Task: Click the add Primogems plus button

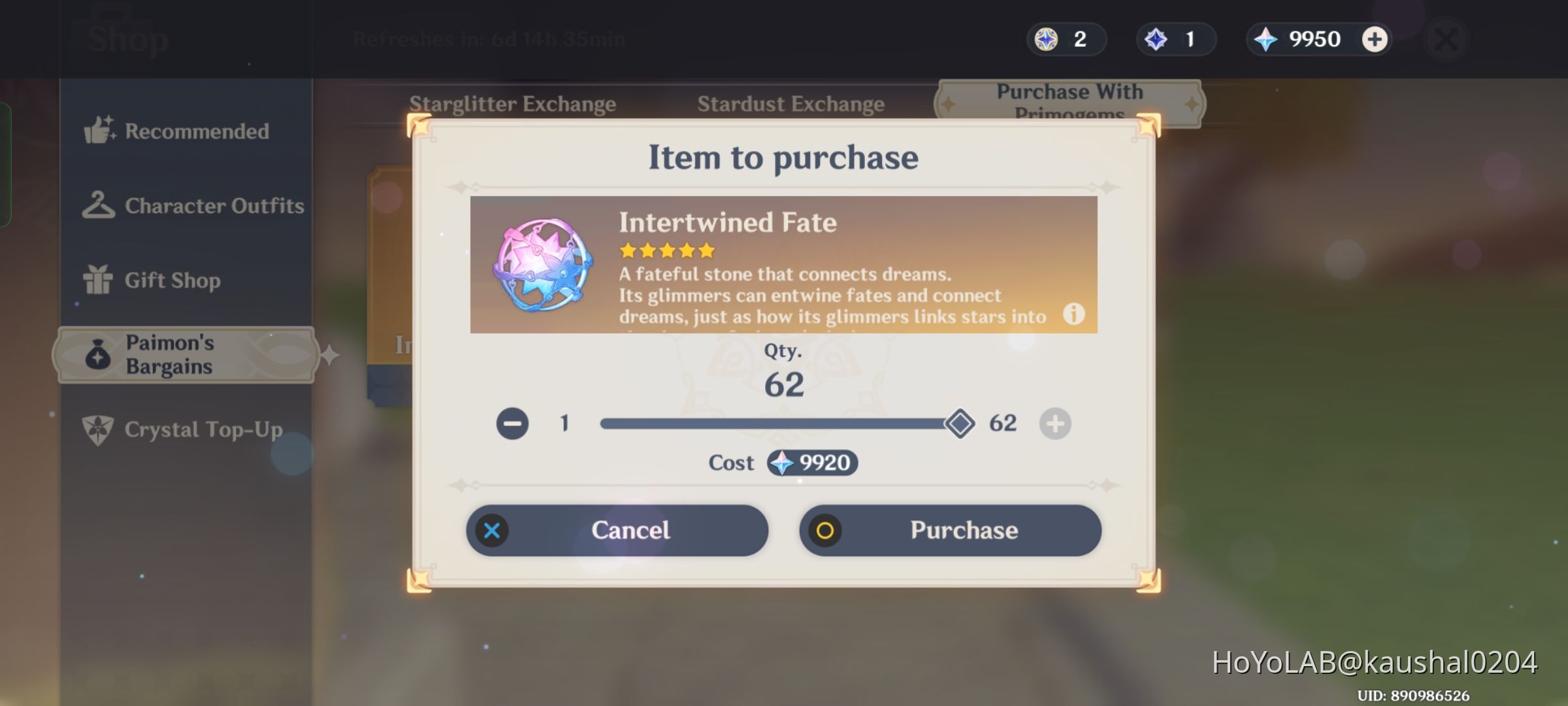Action: [1376, 39]
